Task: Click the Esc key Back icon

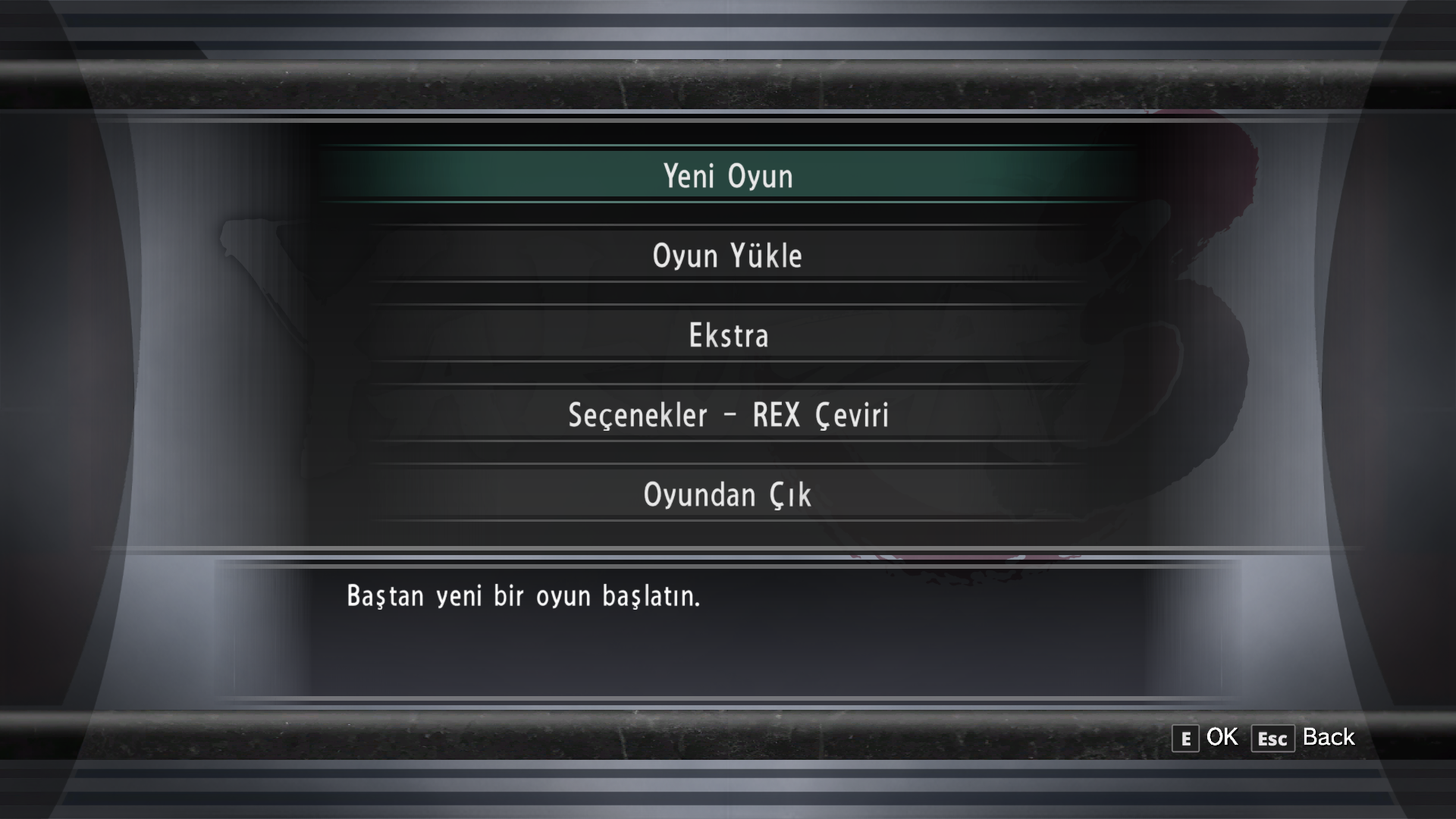Action: pos(1272,738)
